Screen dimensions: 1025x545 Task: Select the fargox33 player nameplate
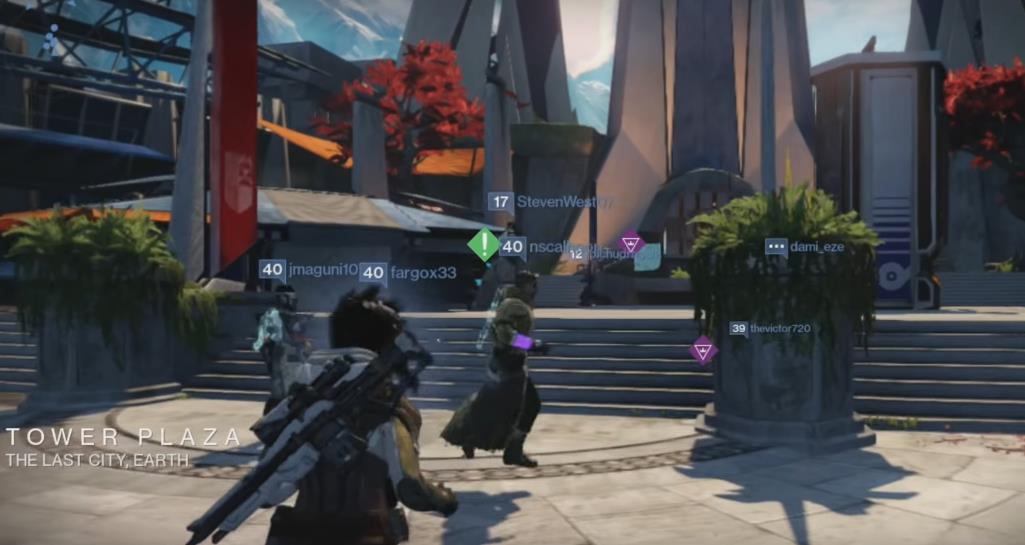pyautogui.click(x=408, y=272)
